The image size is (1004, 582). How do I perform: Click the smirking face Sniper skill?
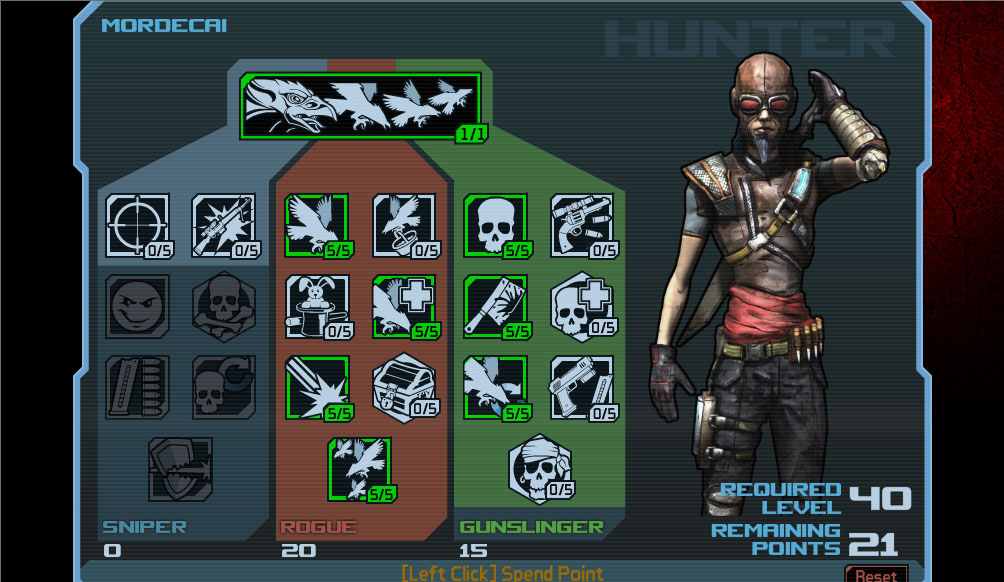[137, 307]
